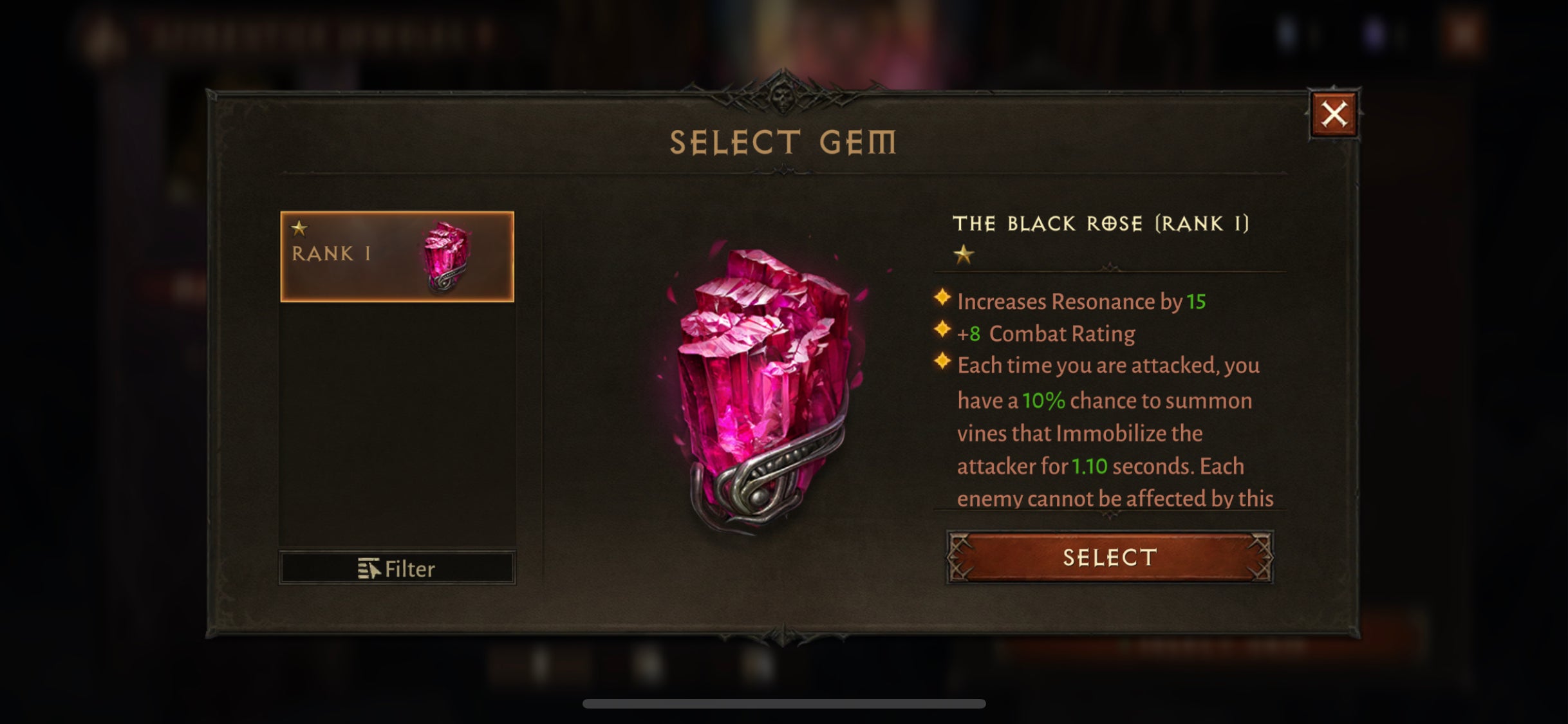This screenshot has height=724, width=1568.
Task: Click the diamond bullet beside +8 Combat Rating
Action: tap(941, 331)
